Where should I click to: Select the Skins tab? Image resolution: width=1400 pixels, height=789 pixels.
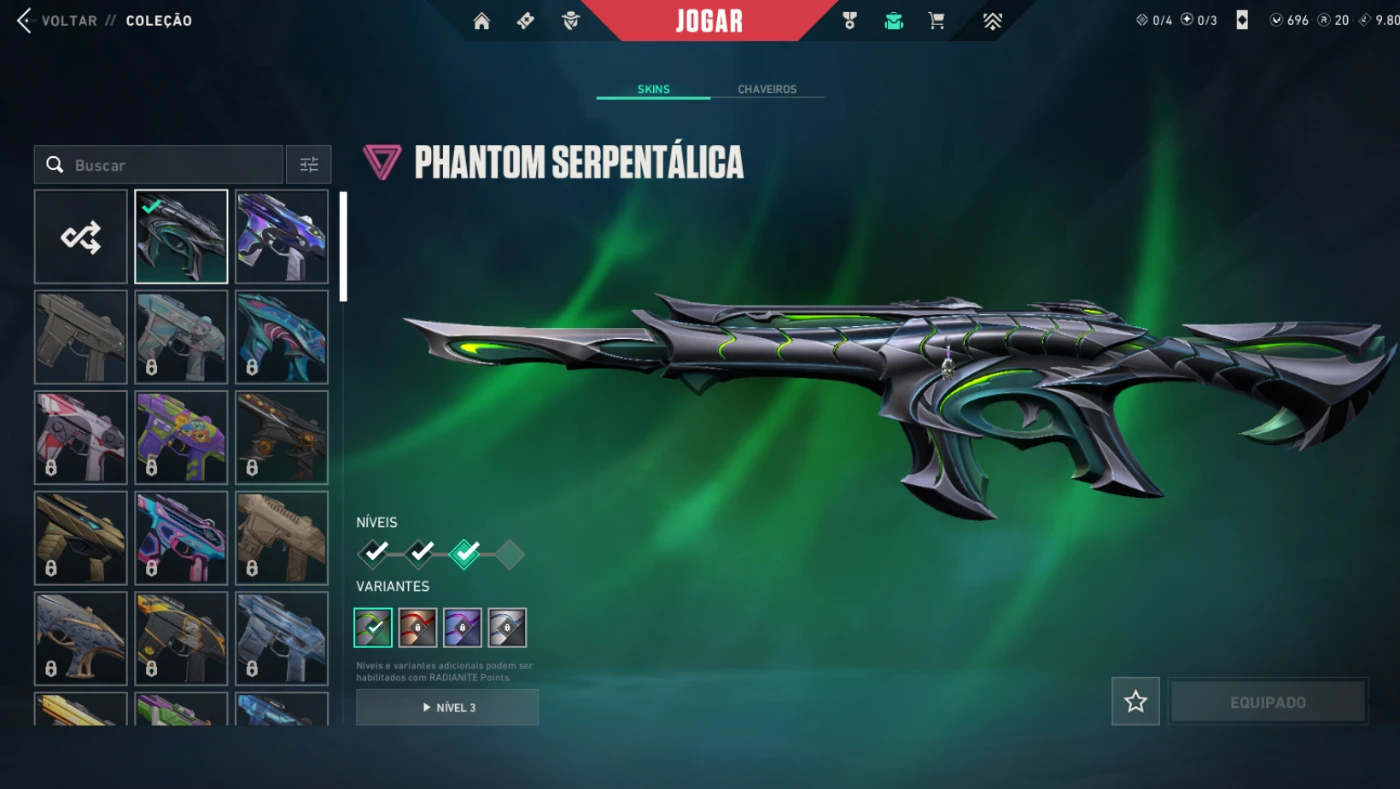point(653,89)
